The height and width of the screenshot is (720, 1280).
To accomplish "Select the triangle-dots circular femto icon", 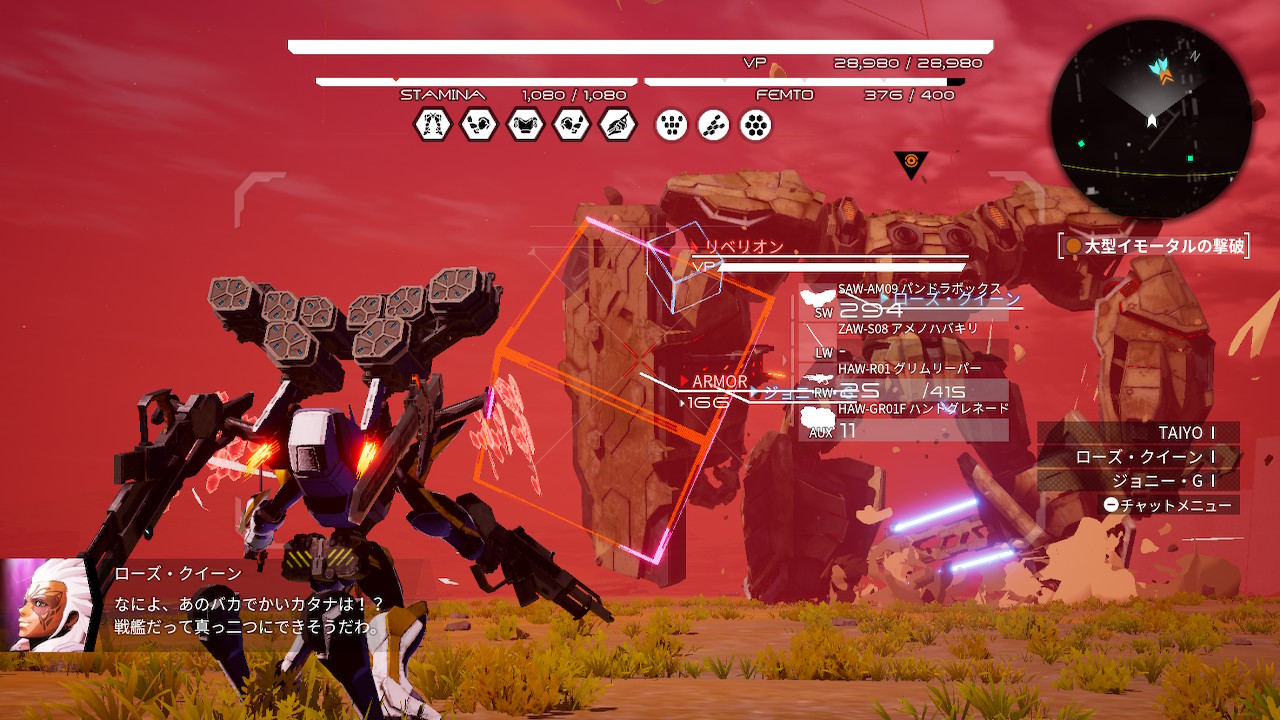I will click(x=672, y=125).
